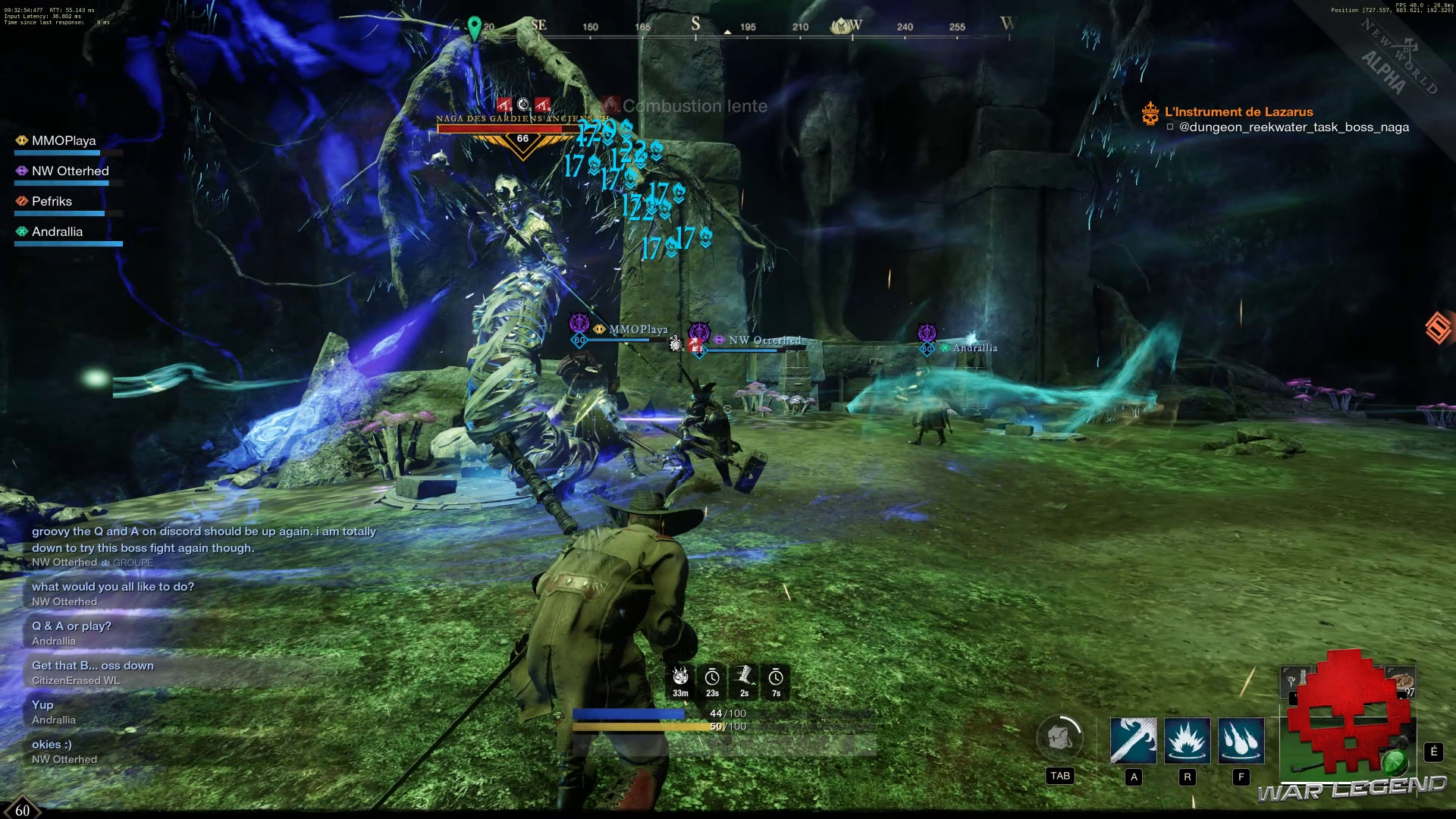Open the group chat message from NW Otterhed
The height and width of the screenshot is (819, 1456).
pos(203,540)
